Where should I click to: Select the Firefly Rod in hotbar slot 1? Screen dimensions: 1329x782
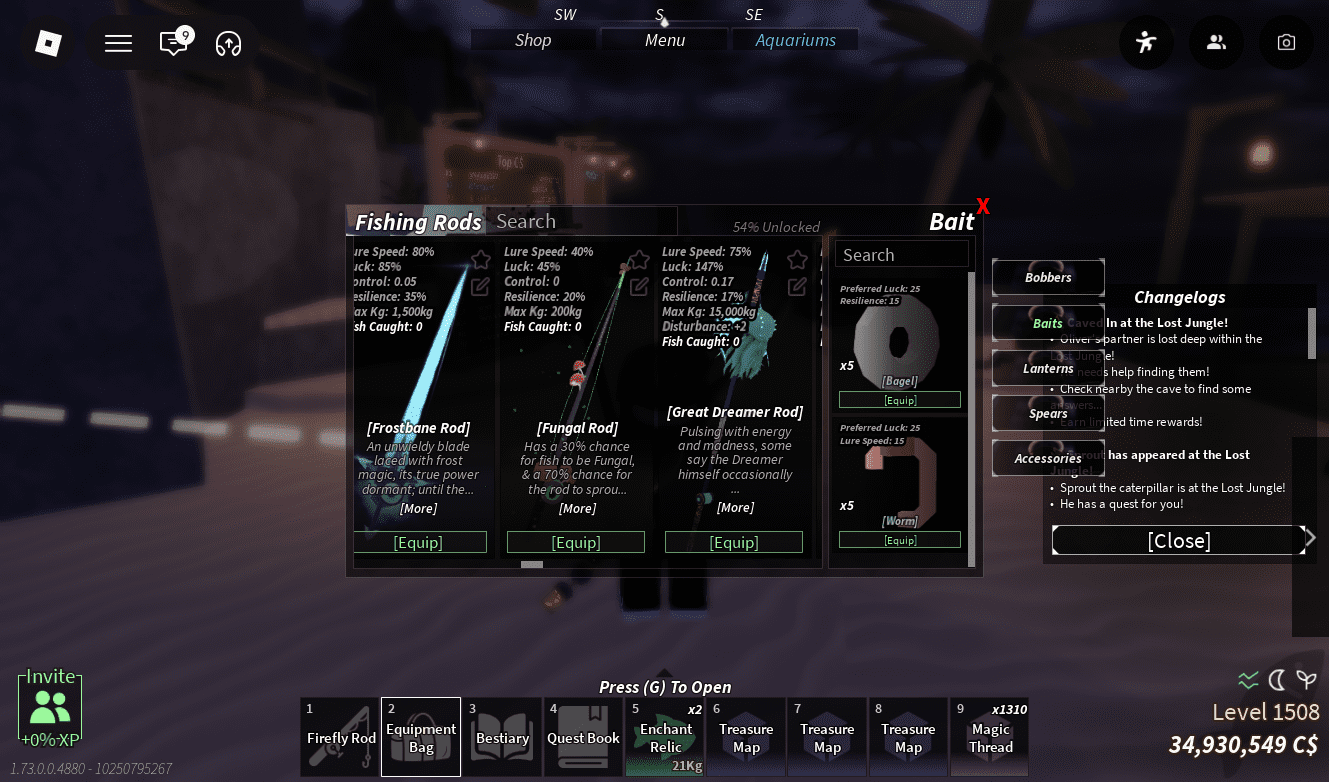click(339, 736)
